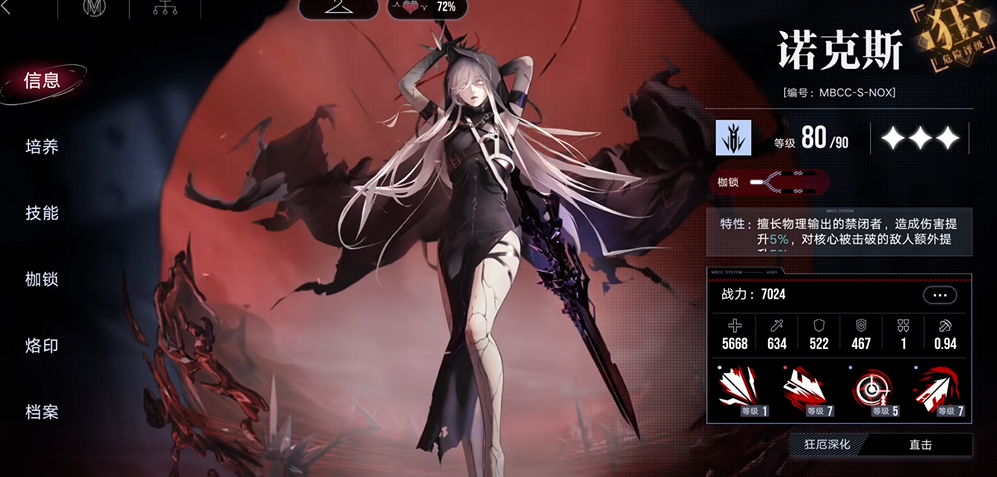
Task: Switch to the 培养 training tab
Action: click(42, 147)
